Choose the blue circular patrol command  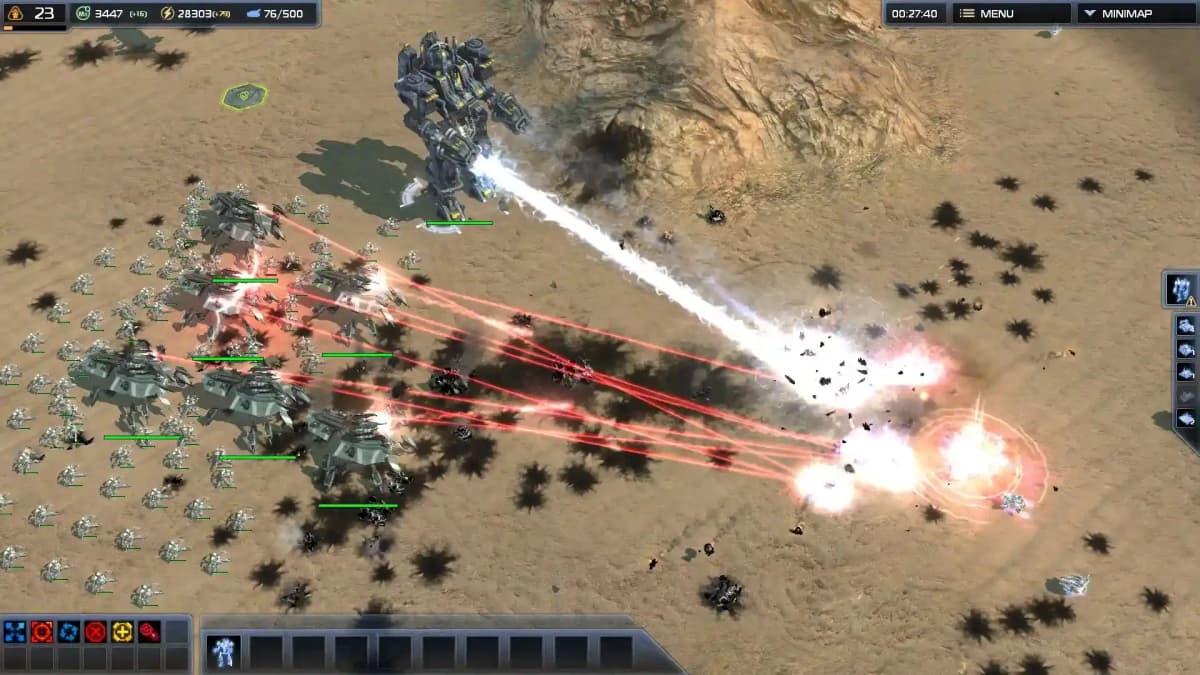click(69, 631)
